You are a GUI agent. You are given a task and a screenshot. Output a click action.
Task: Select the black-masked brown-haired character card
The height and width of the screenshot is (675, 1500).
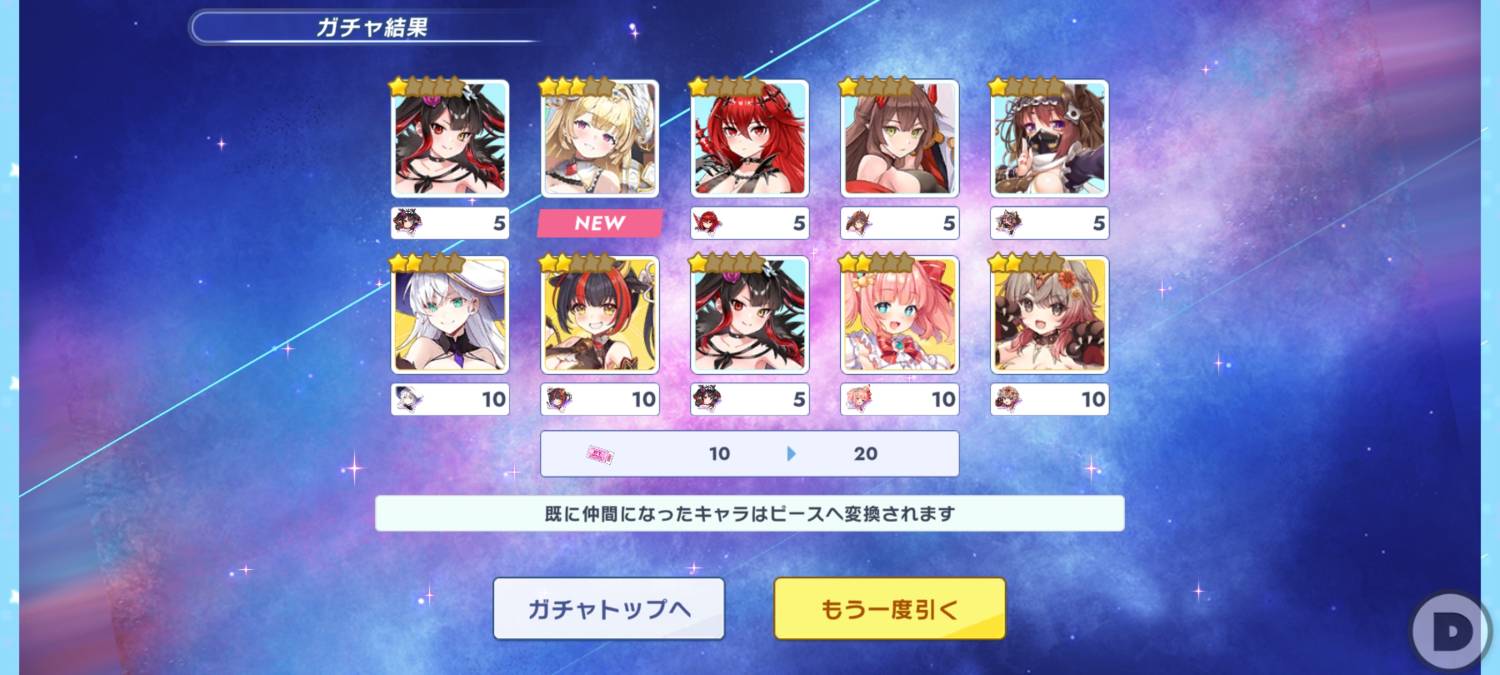(x=1049, y=139)
